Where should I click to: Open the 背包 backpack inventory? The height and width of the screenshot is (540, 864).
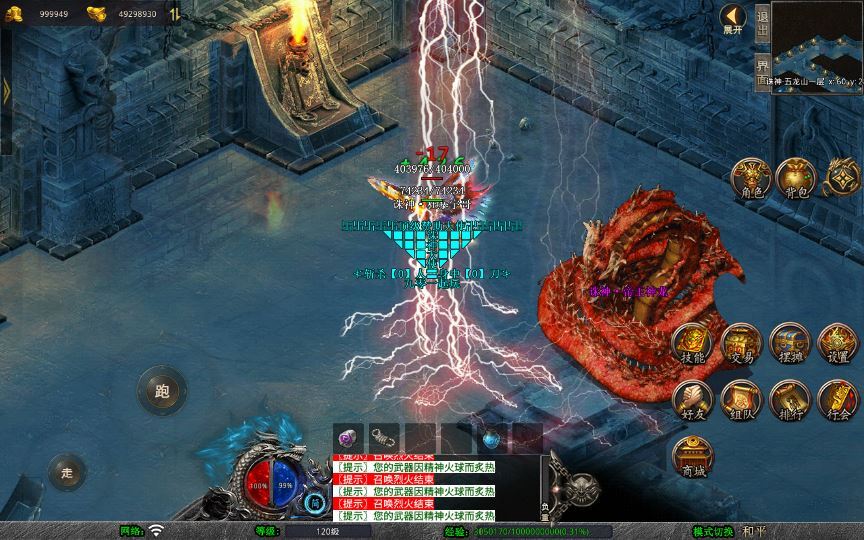pos(795,177)
